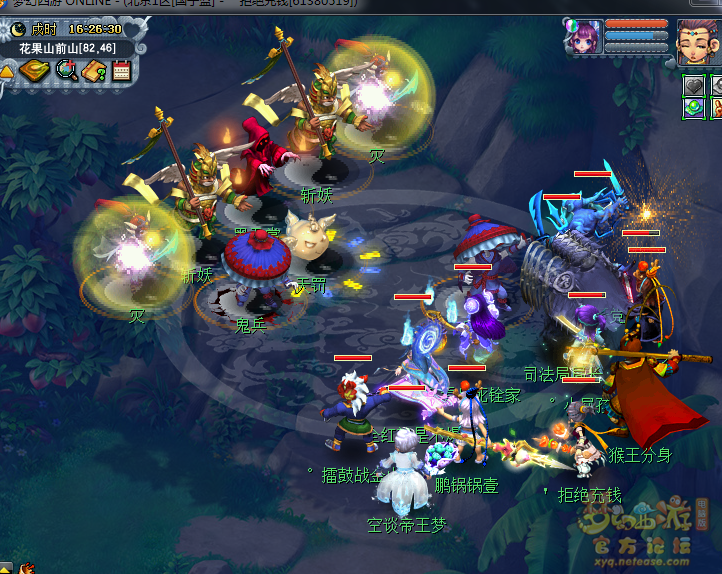
Task: Select the purple-haired pet portrait
Action: pos(583,38)
